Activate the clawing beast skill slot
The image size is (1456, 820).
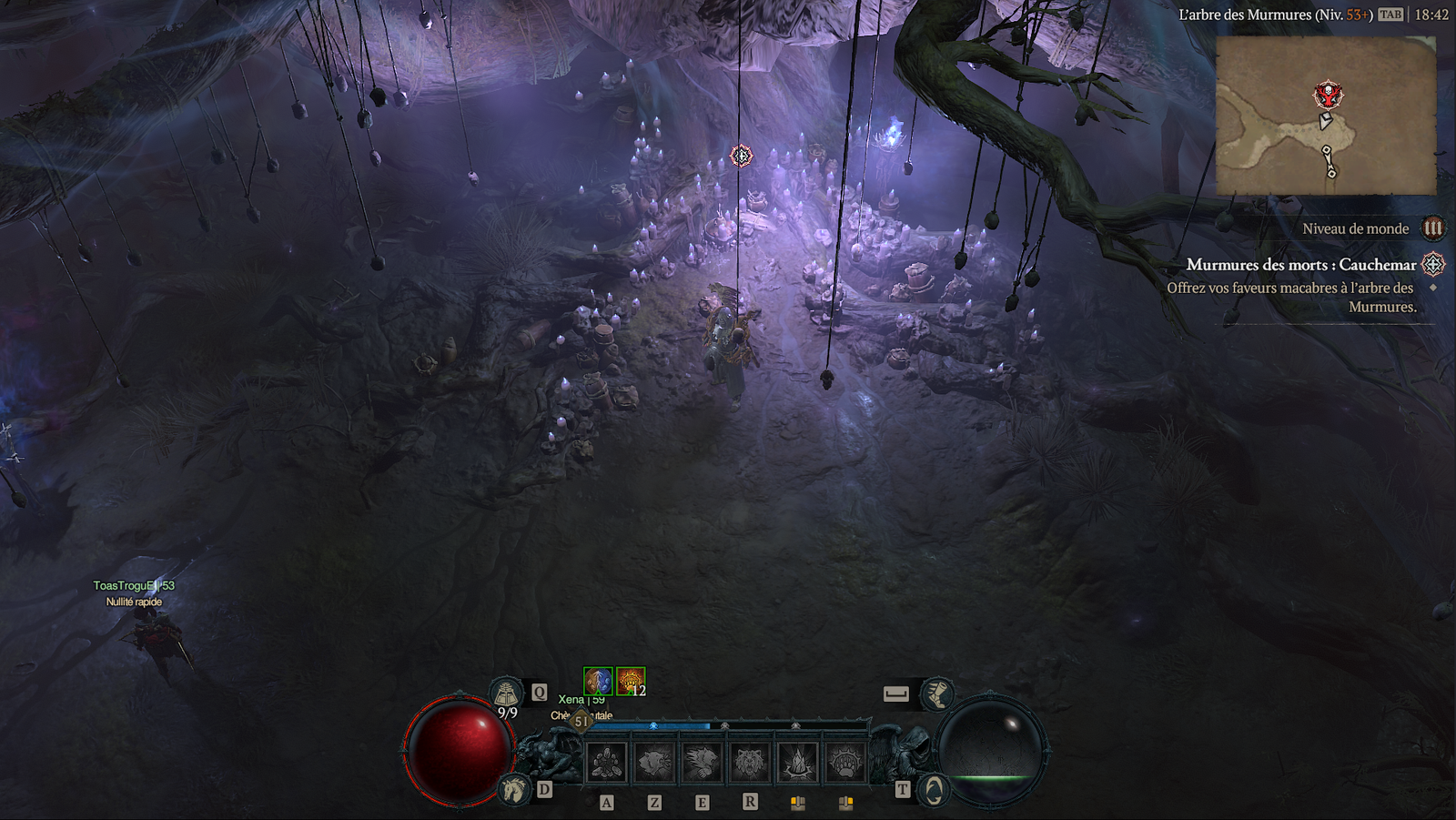[702, 762]
